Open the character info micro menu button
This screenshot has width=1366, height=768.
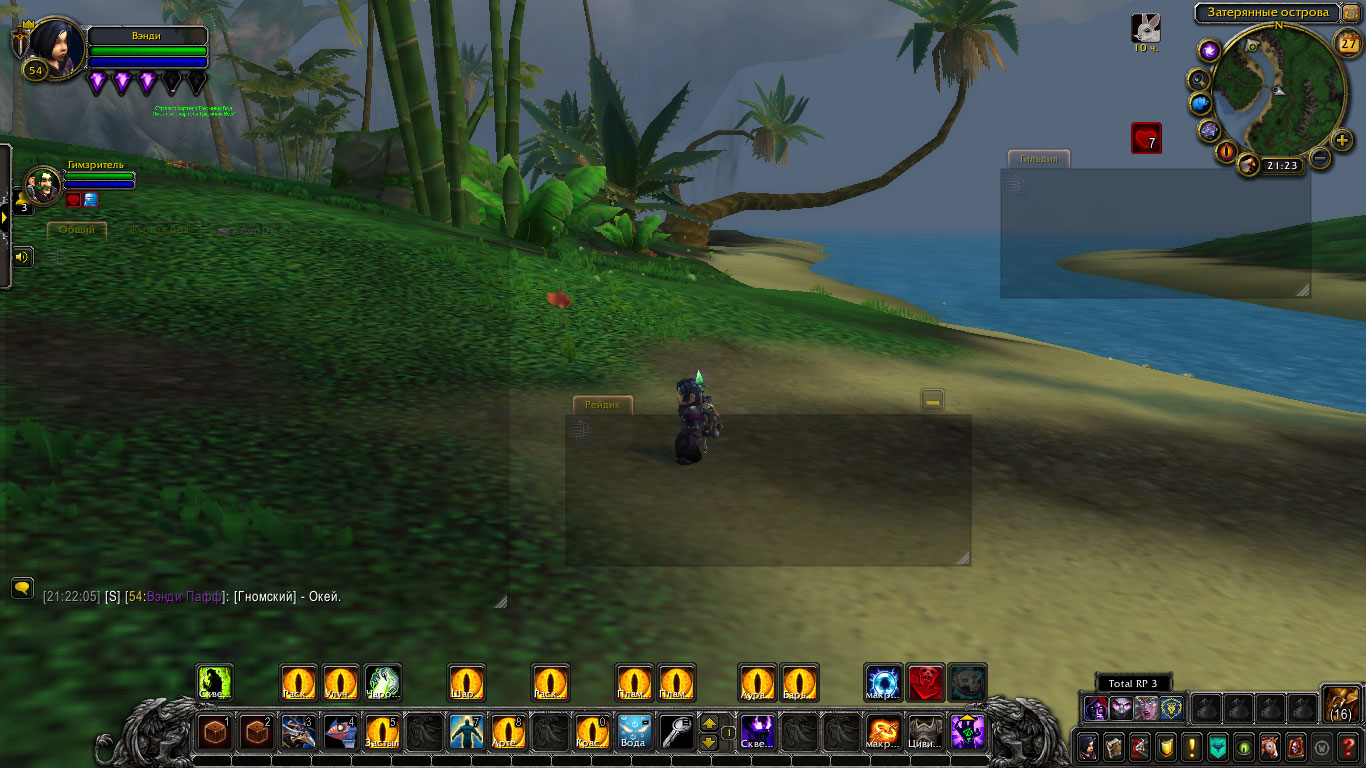pos(1087,746)
